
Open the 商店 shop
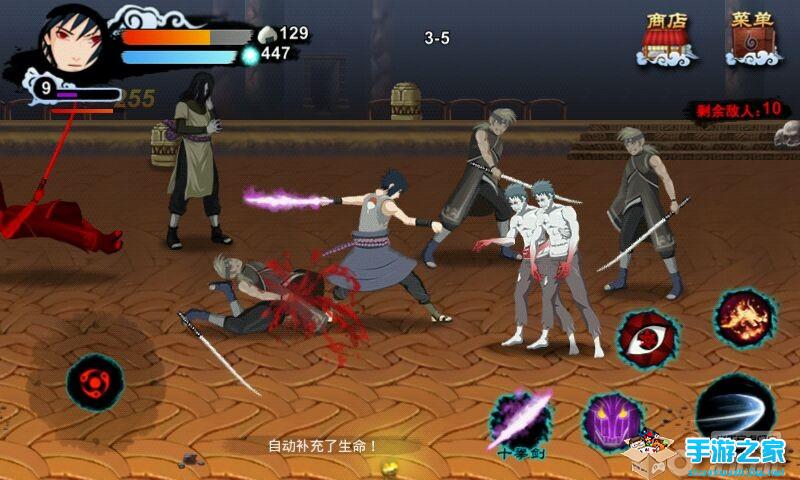666,39
